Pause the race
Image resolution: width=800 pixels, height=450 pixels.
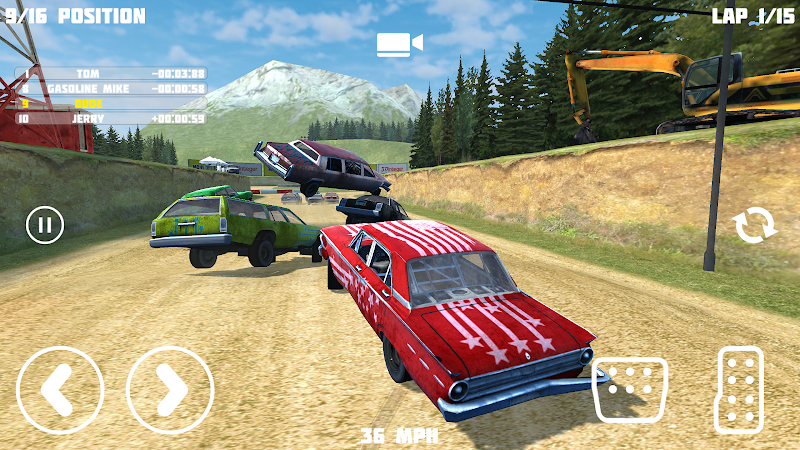44,224
